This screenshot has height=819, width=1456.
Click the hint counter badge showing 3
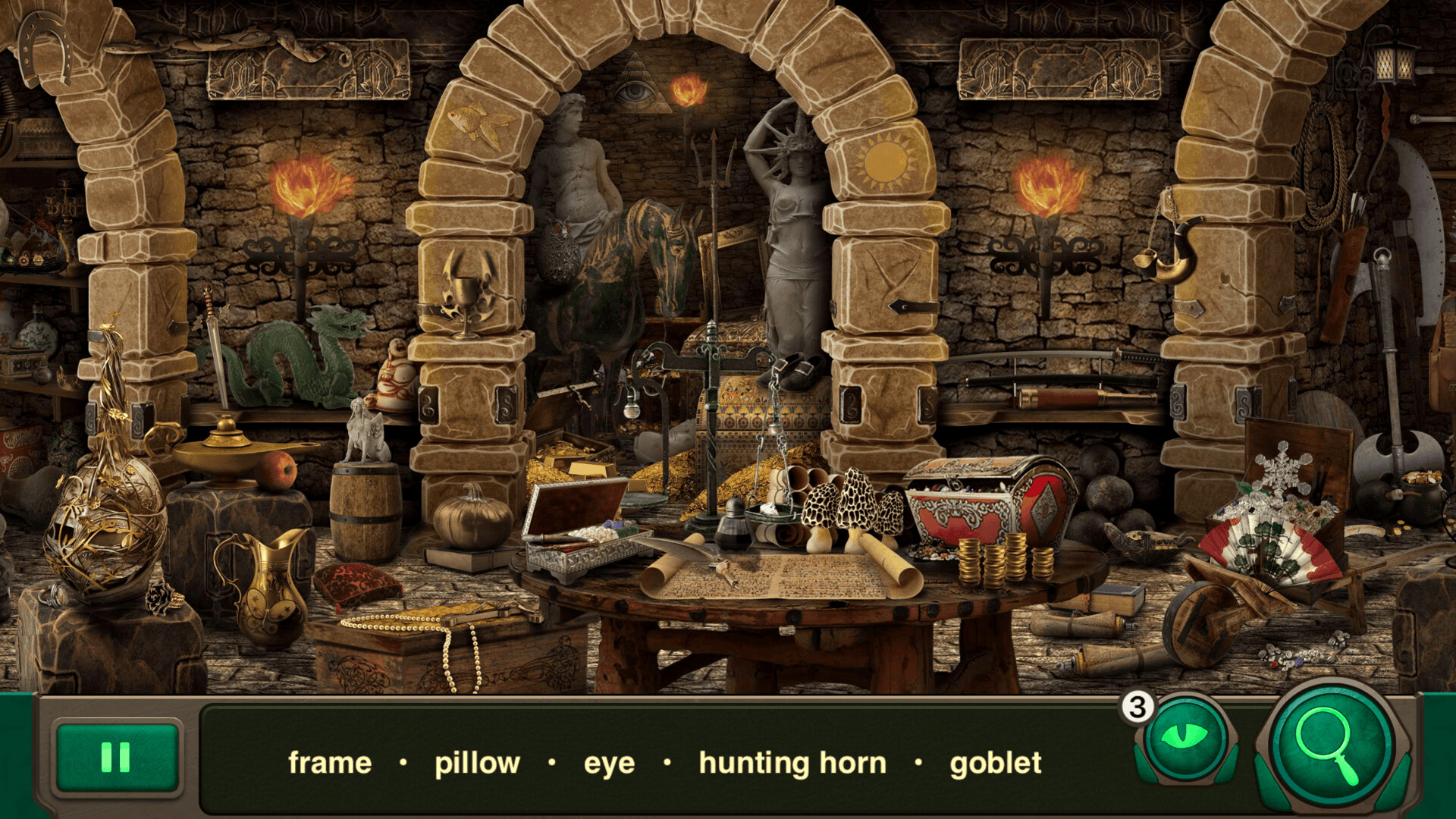coord(1137,707)
